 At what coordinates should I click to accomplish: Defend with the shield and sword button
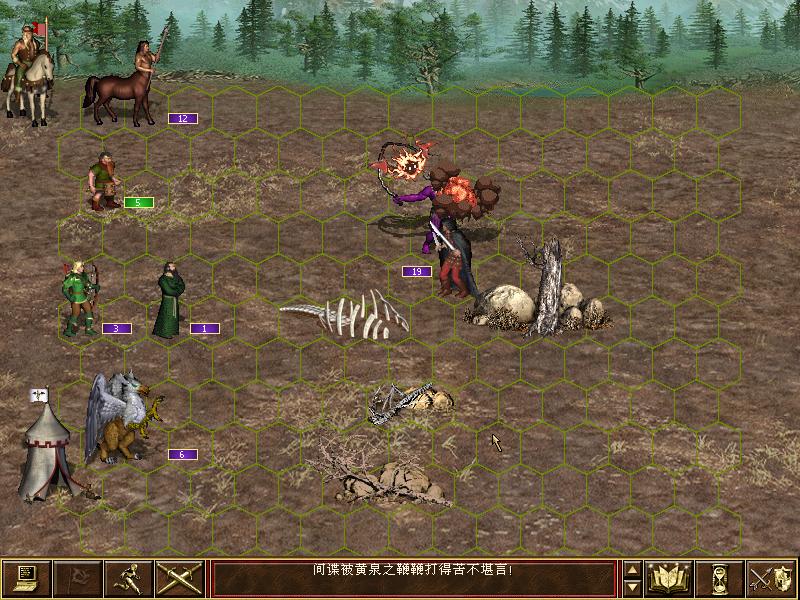(x=771, y=578)
